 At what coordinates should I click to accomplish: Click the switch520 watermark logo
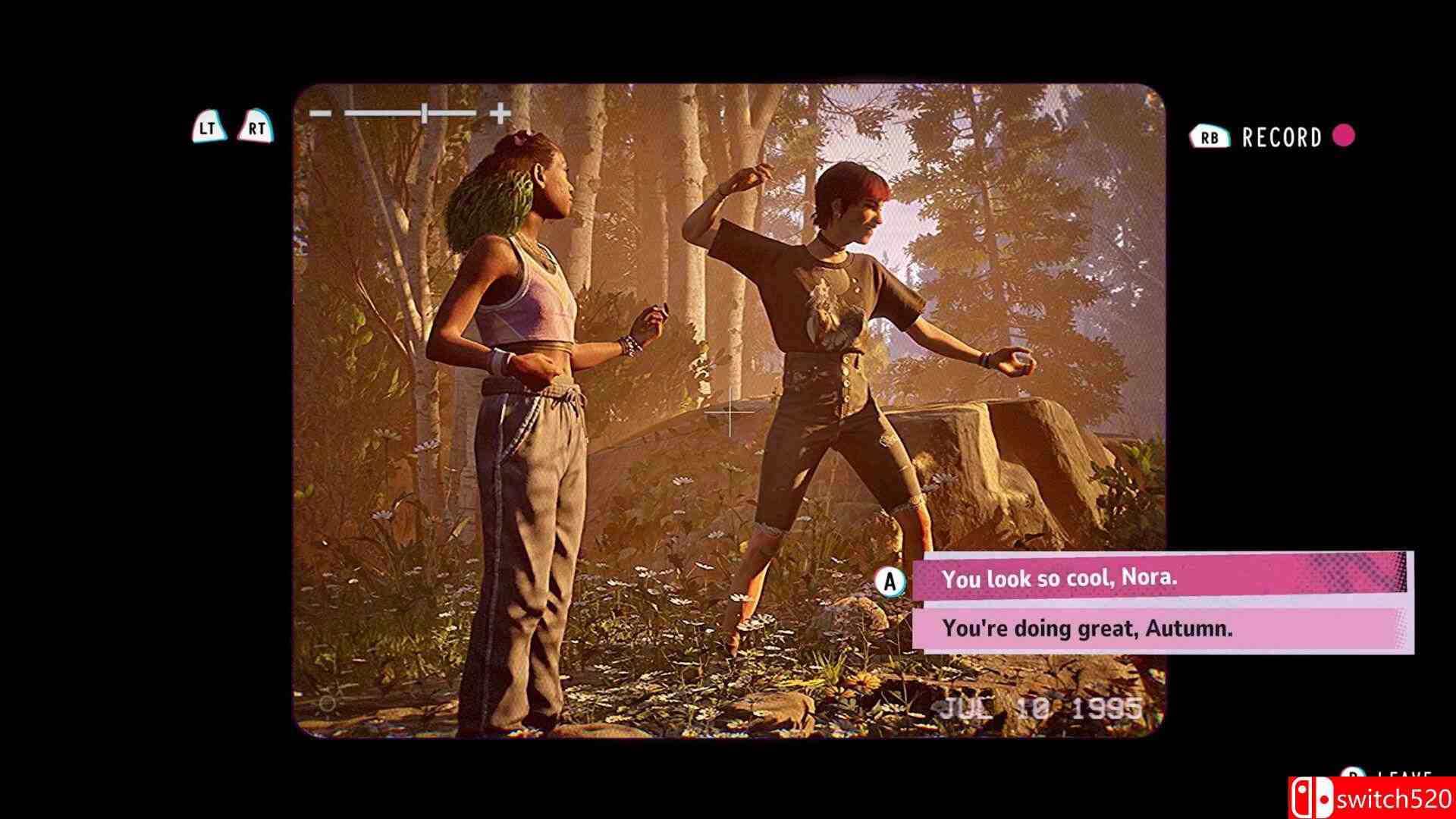[x=1371, y=799]
